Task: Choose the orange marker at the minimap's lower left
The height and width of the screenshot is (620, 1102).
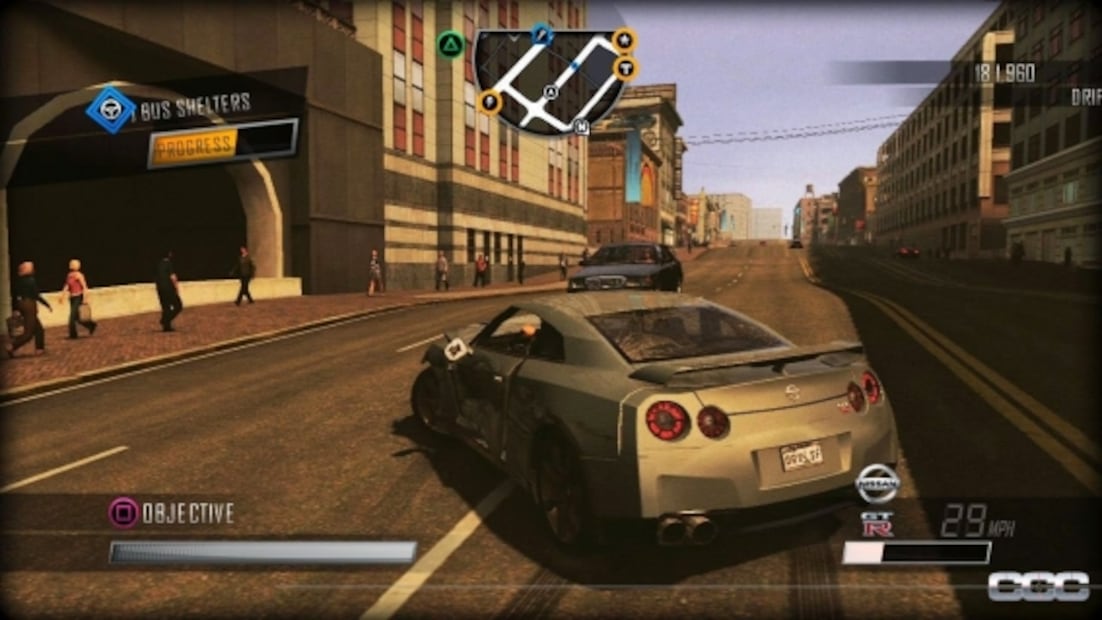Action: click(490, 101)
